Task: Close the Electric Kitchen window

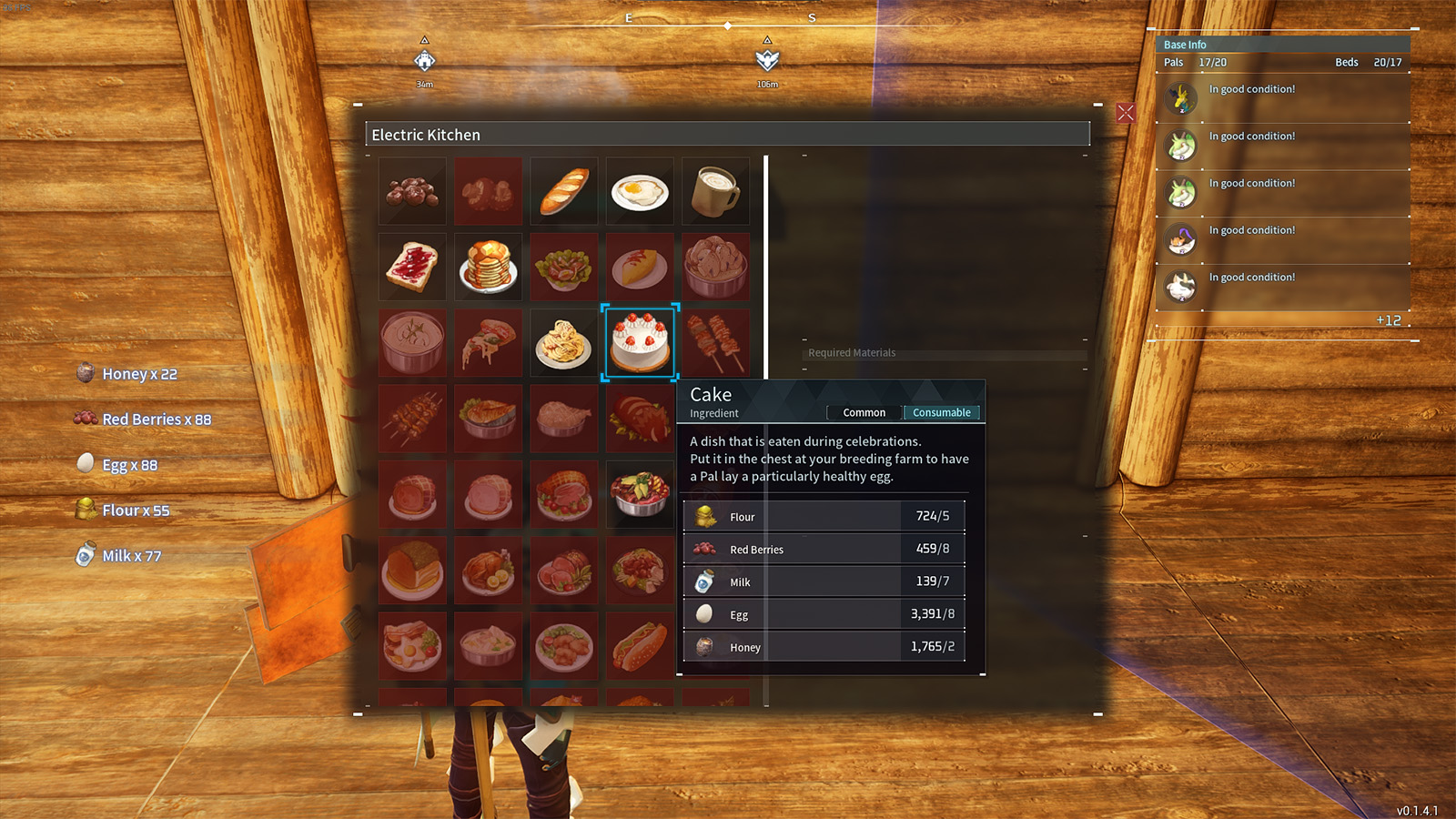Action: [x=1125, y=111]
